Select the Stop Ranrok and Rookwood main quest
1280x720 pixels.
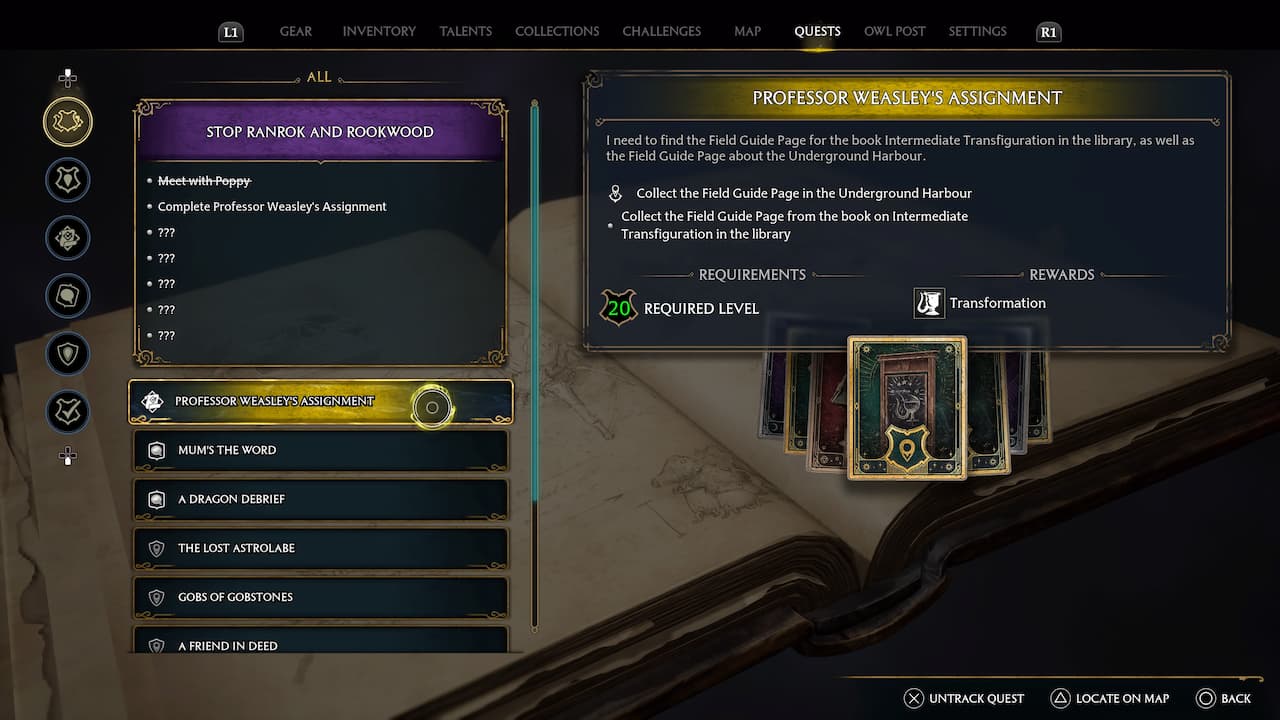coord(320,132)
